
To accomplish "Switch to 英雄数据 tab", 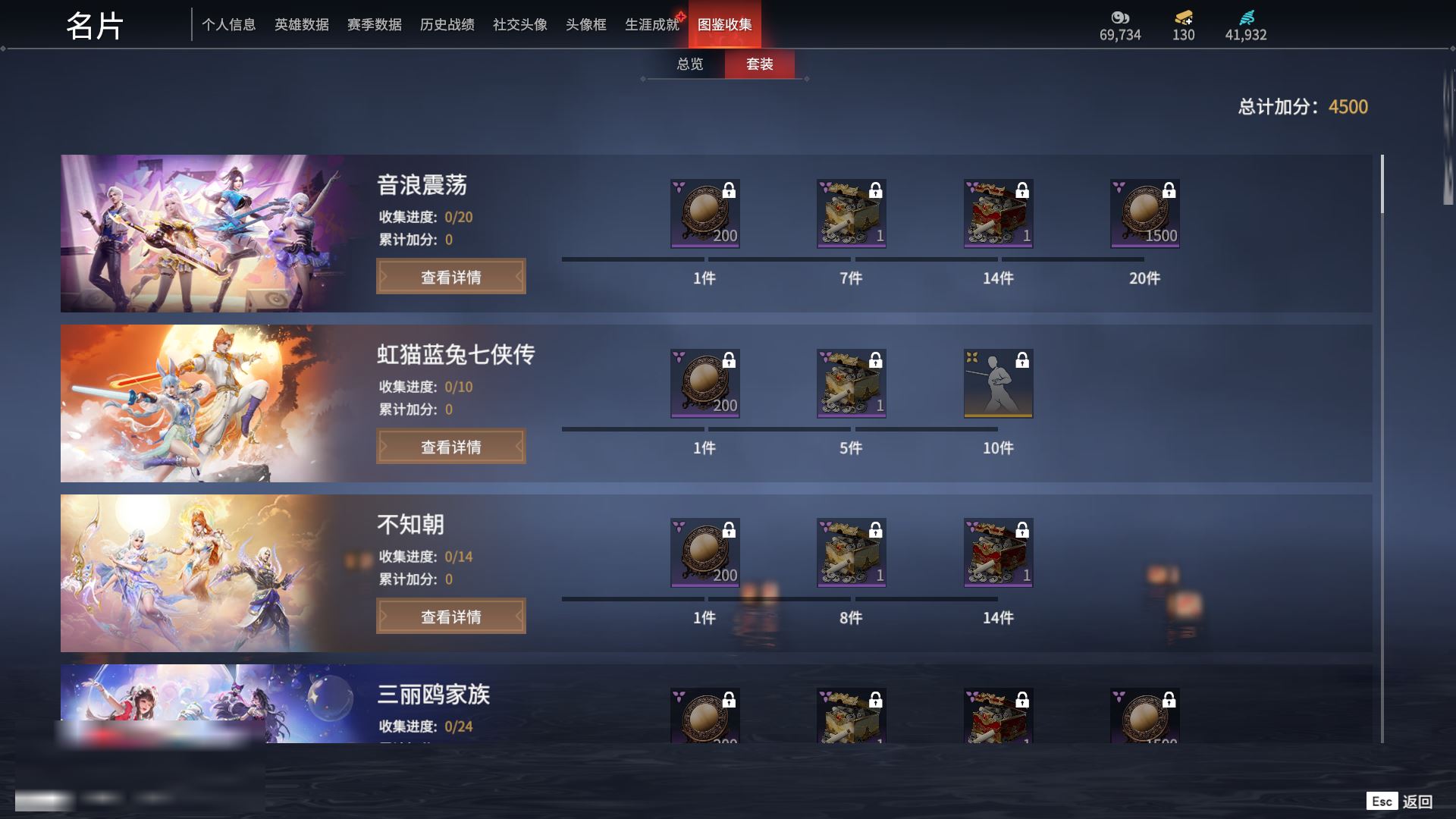I will click(301, 25).
